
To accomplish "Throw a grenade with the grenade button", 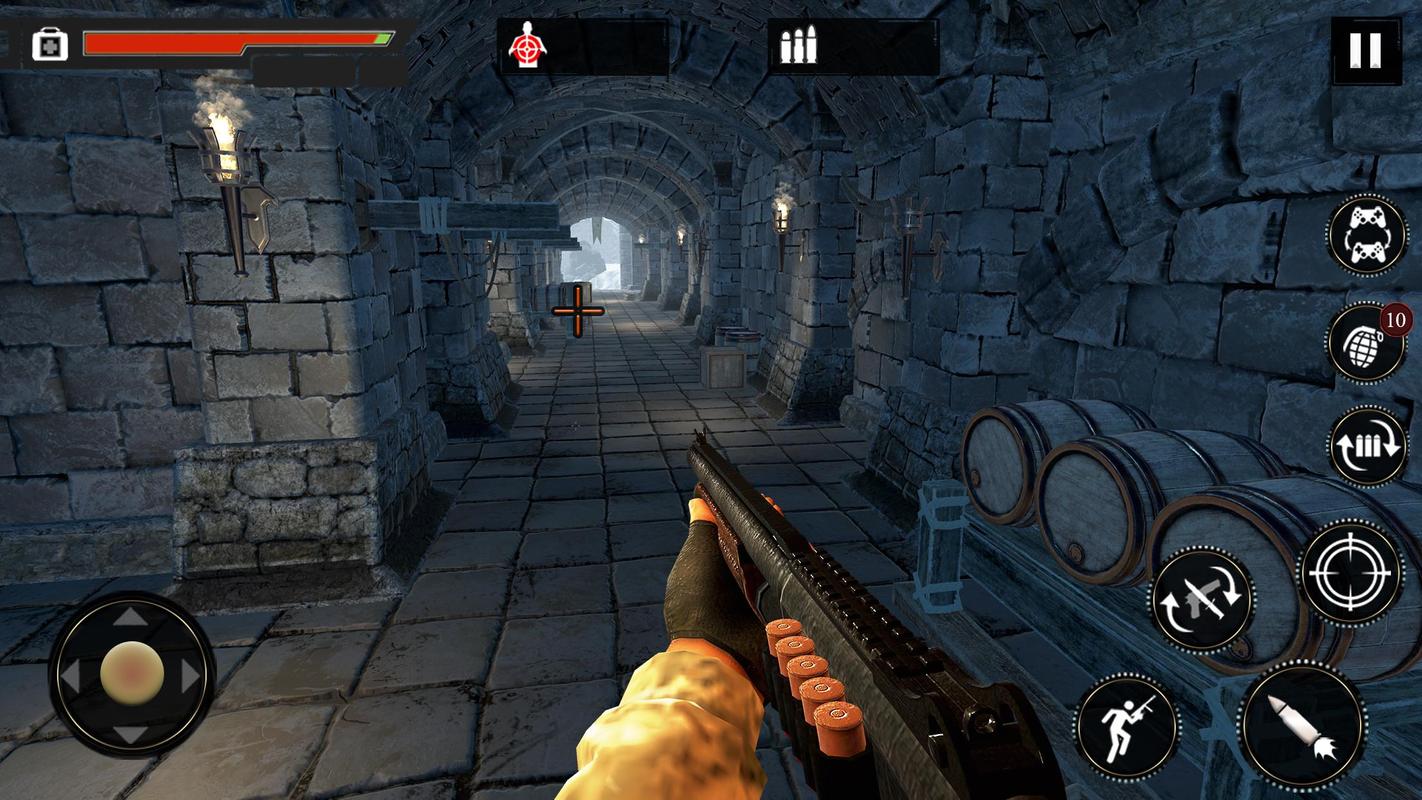I will [x=1366, y=344].
